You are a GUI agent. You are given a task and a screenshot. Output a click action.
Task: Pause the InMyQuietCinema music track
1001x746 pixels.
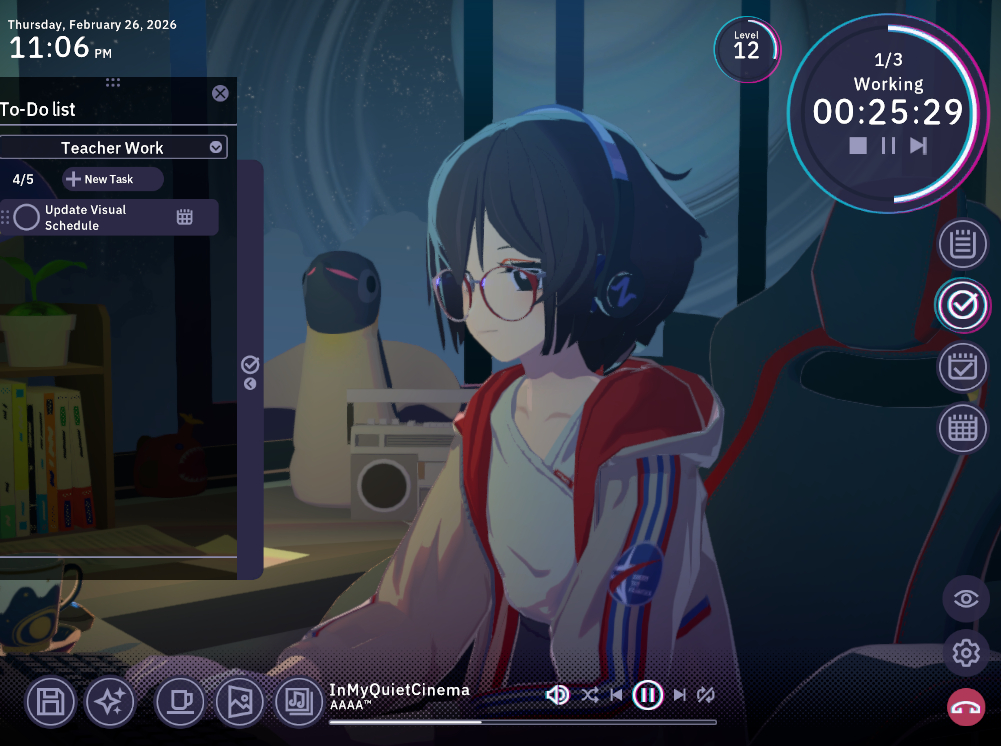[x=648, y=695]
